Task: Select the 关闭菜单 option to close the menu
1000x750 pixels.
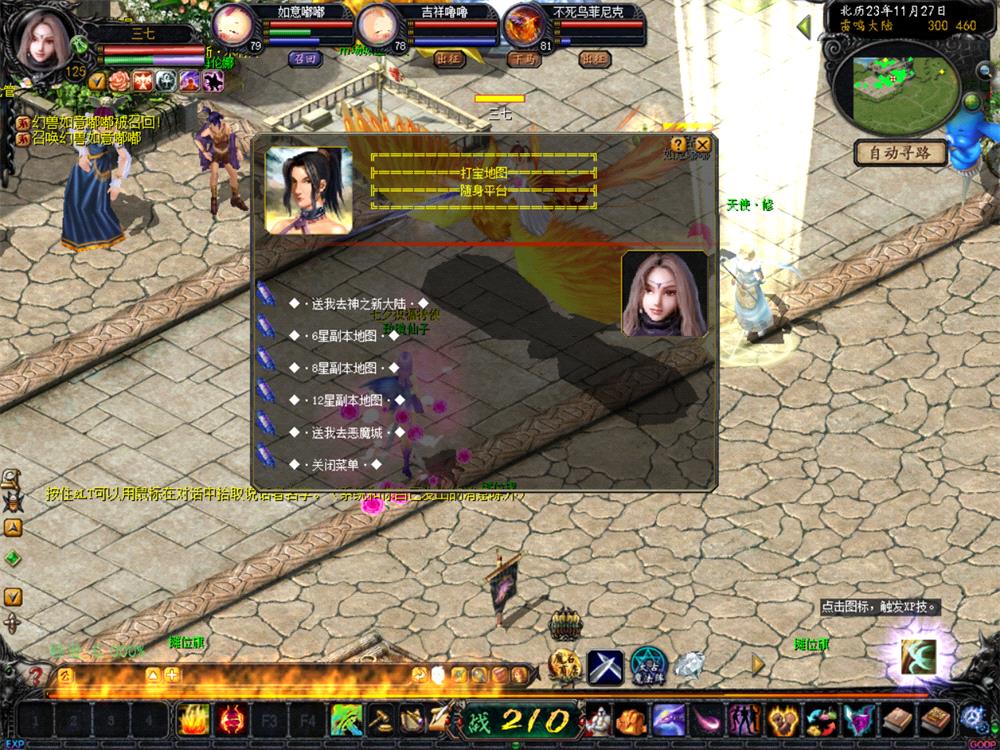Action: pyautogui.click(x=336, y=465)
